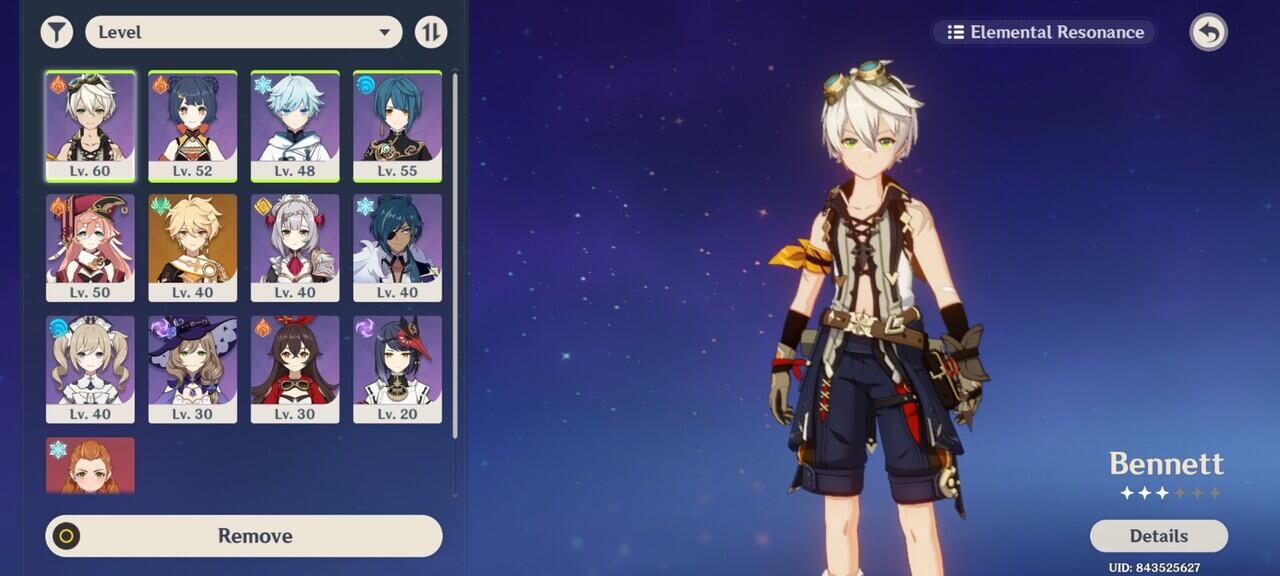Choose the blond Anemo character at Lv. 40
Viewport: 1280px width, 576px height.
[x=193, y=247]
